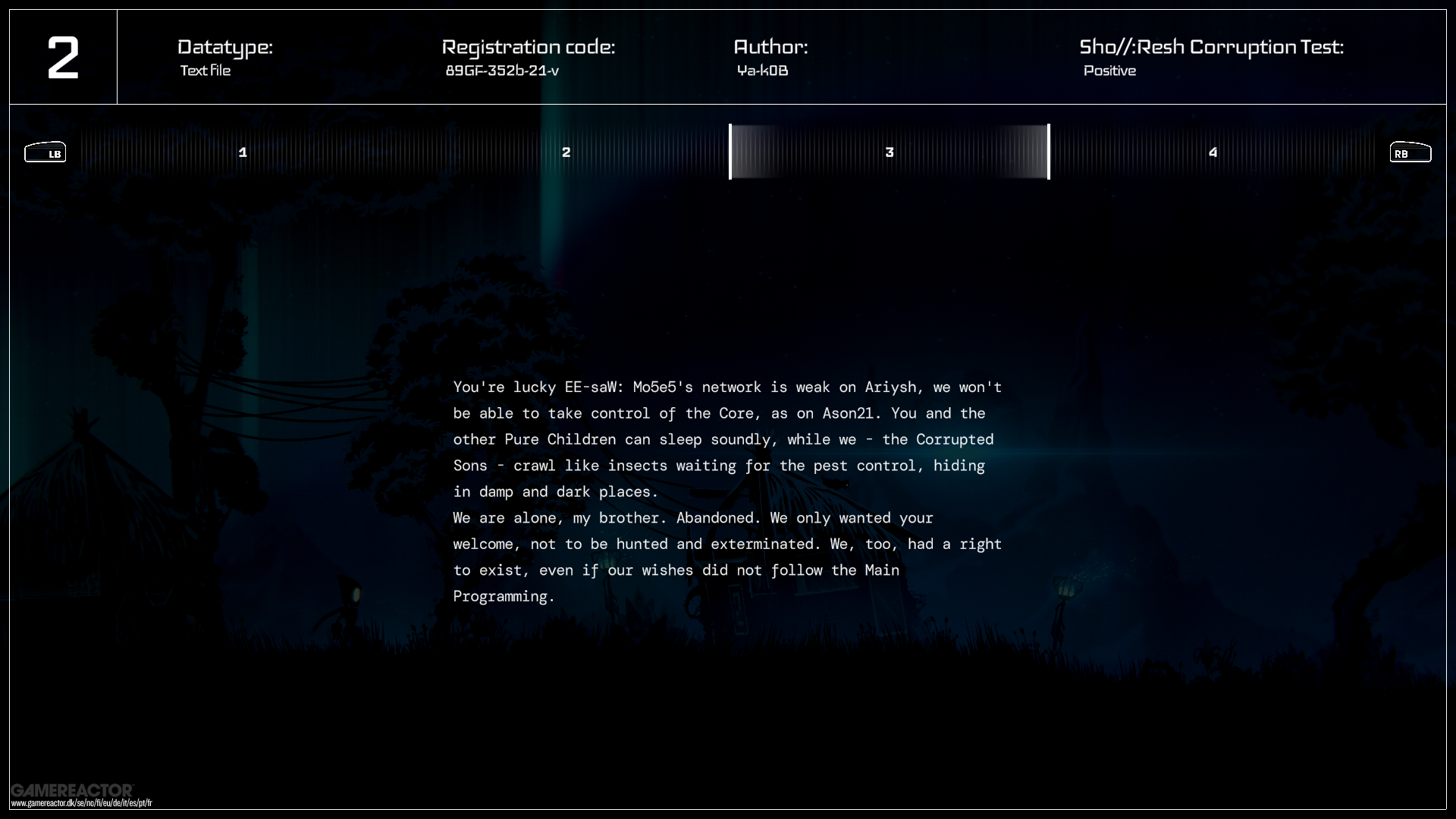1456x819 pixels.
Task: Toggle selection of page segment 1
Action: 243,152
